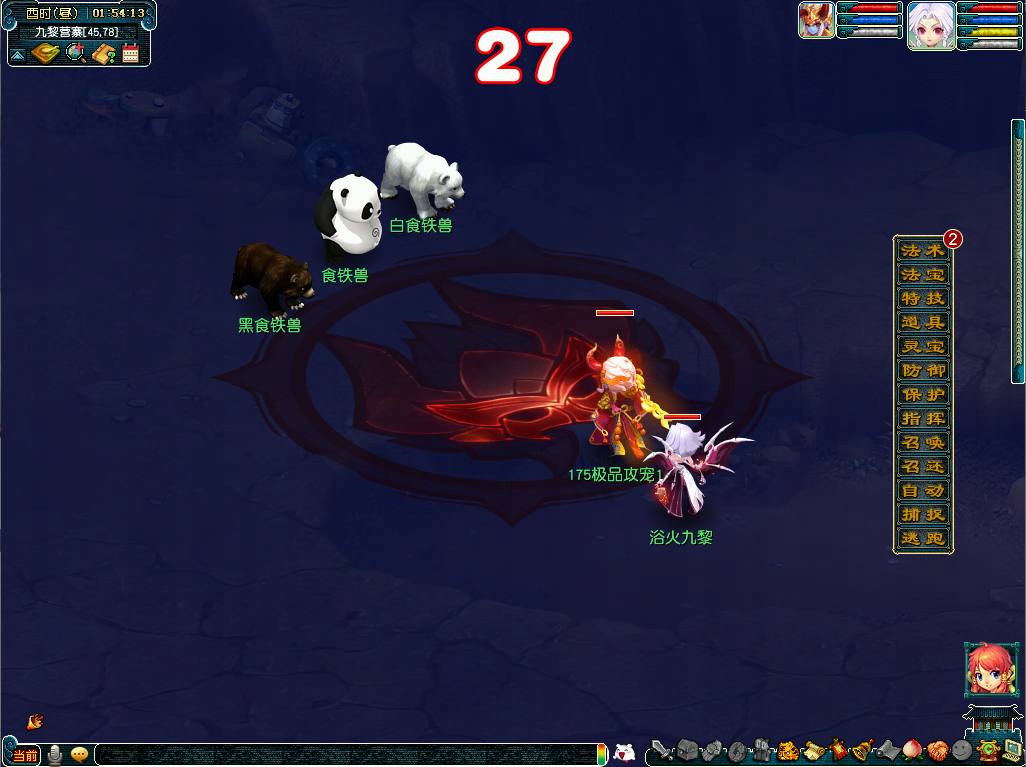Select the 逃跑 (Flee) command
Image resolution: width=1026 pixels, height=767 pixels.
(921, 538)
